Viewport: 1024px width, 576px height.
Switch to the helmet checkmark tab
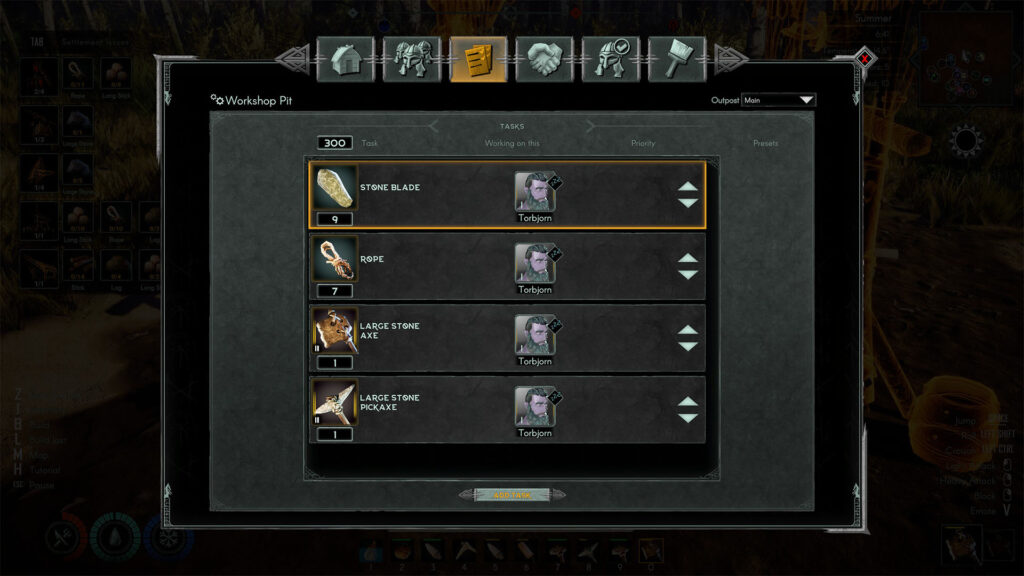pyautogui.click(x=610, y=59)
